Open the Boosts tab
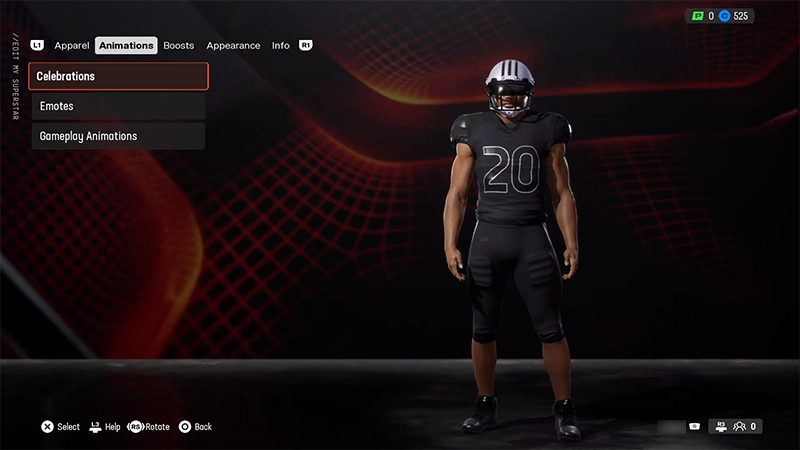 coord(179,46)
